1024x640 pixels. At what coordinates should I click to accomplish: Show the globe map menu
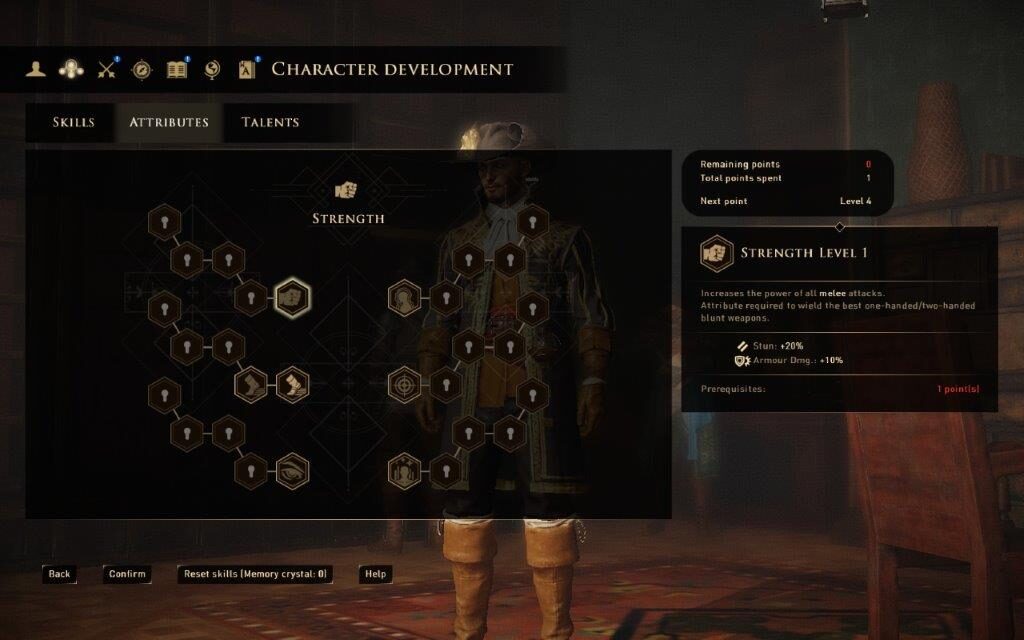(211, 69)
